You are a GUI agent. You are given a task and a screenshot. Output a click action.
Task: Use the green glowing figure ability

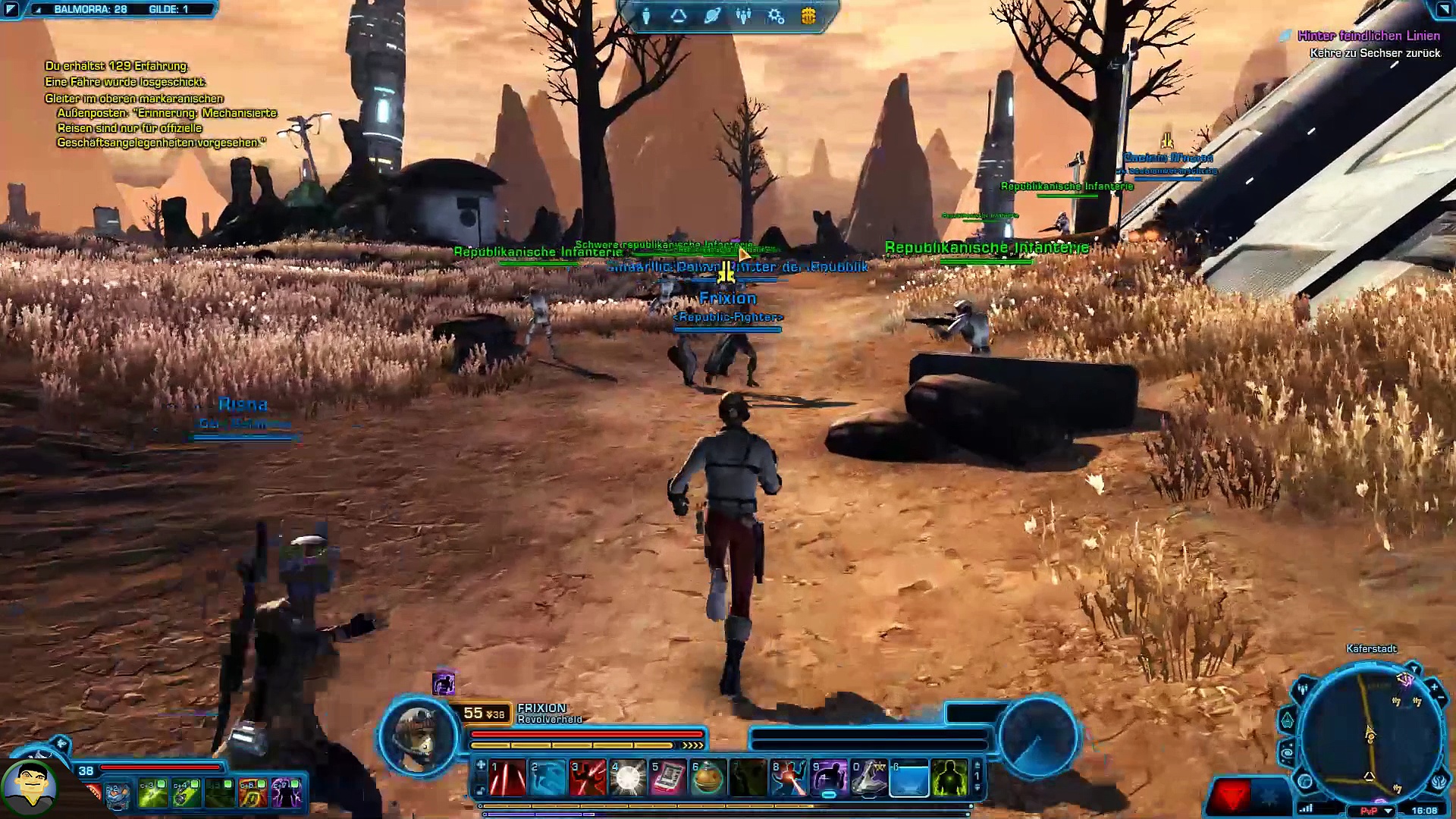(x=949, y=778)
